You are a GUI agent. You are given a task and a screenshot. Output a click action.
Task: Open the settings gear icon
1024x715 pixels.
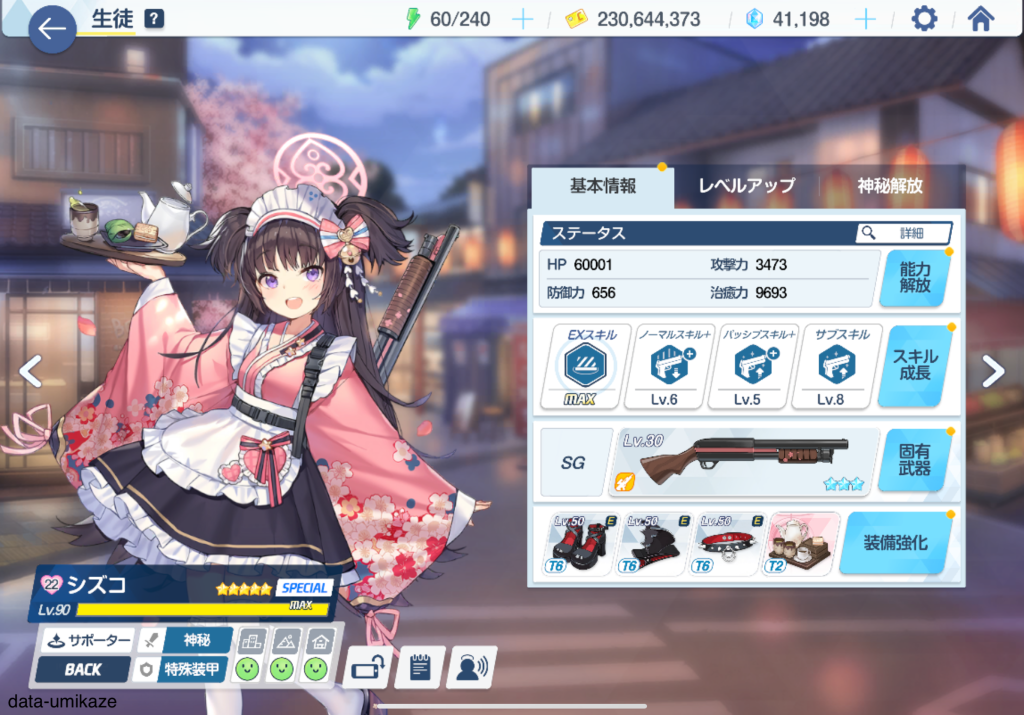point(924,19)
